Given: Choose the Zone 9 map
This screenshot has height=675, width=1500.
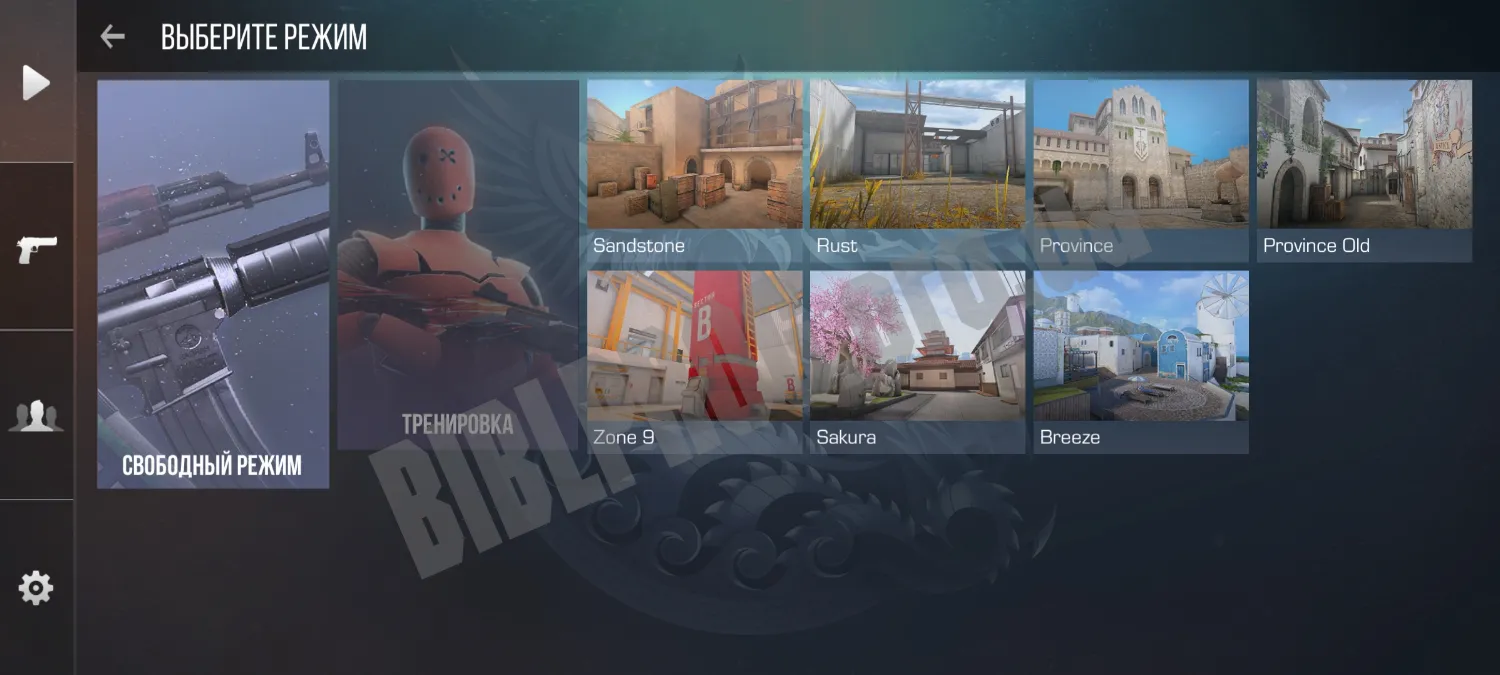Looking at the screenshot, I should pyautogui.click(x=694, y=361).
